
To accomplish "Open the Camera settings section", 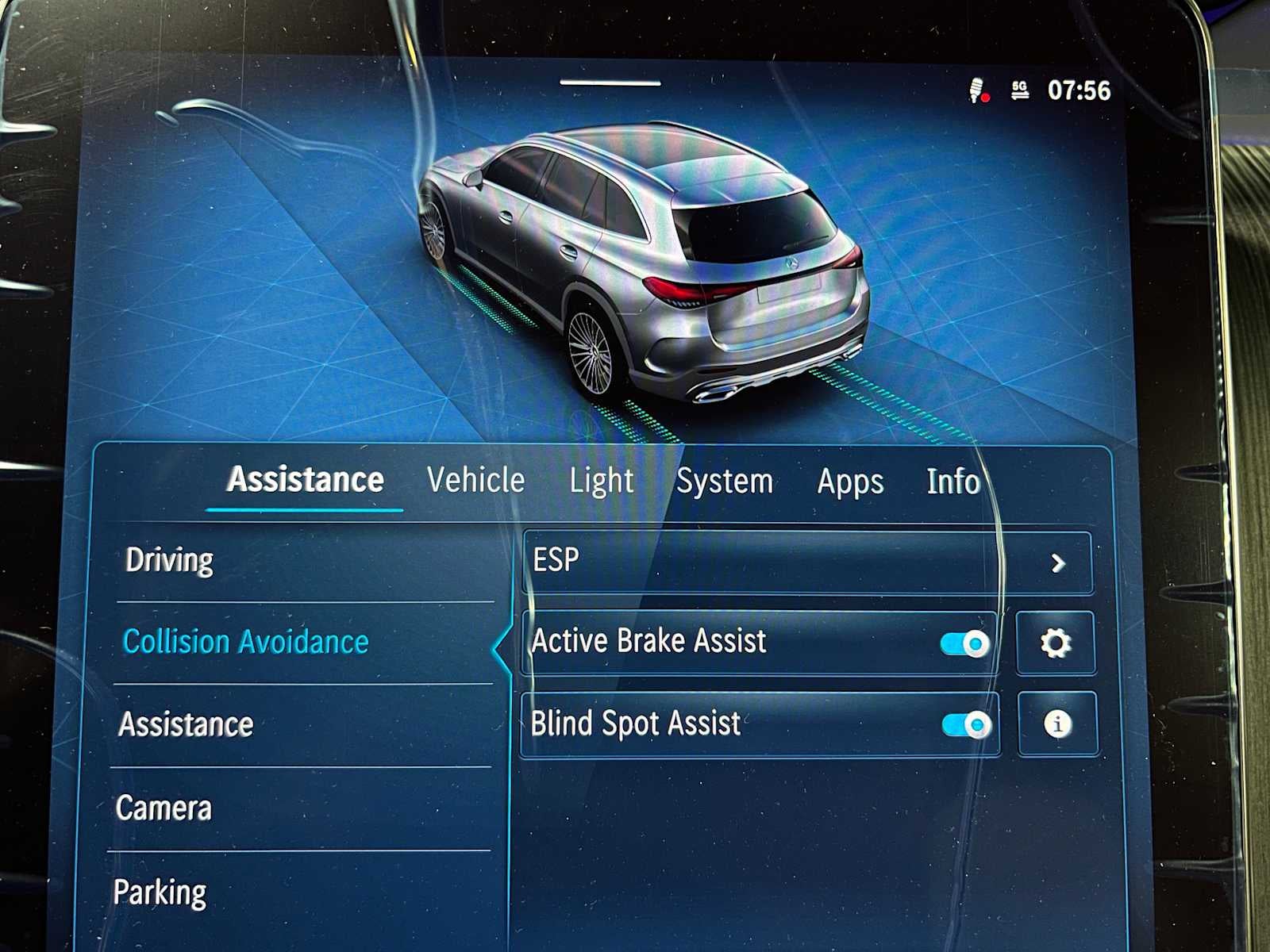I will tap(164, 808).
